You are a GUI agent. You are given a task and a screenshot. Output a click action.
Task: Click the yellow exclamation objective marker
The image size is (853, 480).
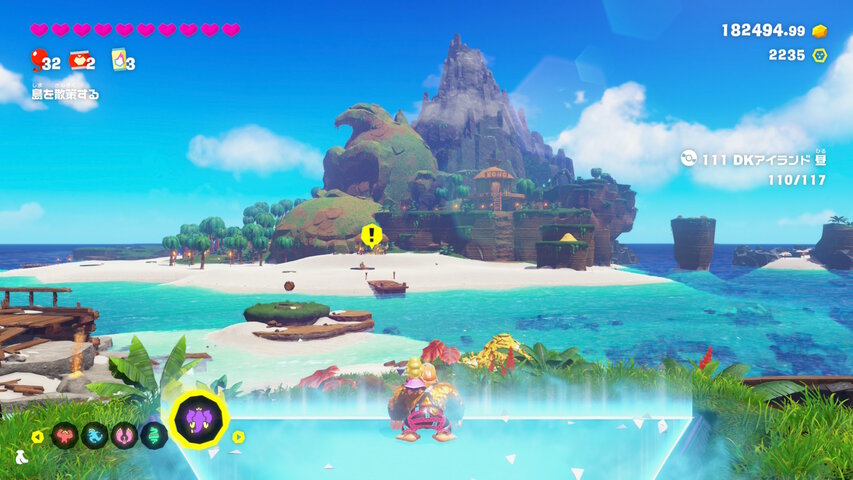tap(372, 236)
